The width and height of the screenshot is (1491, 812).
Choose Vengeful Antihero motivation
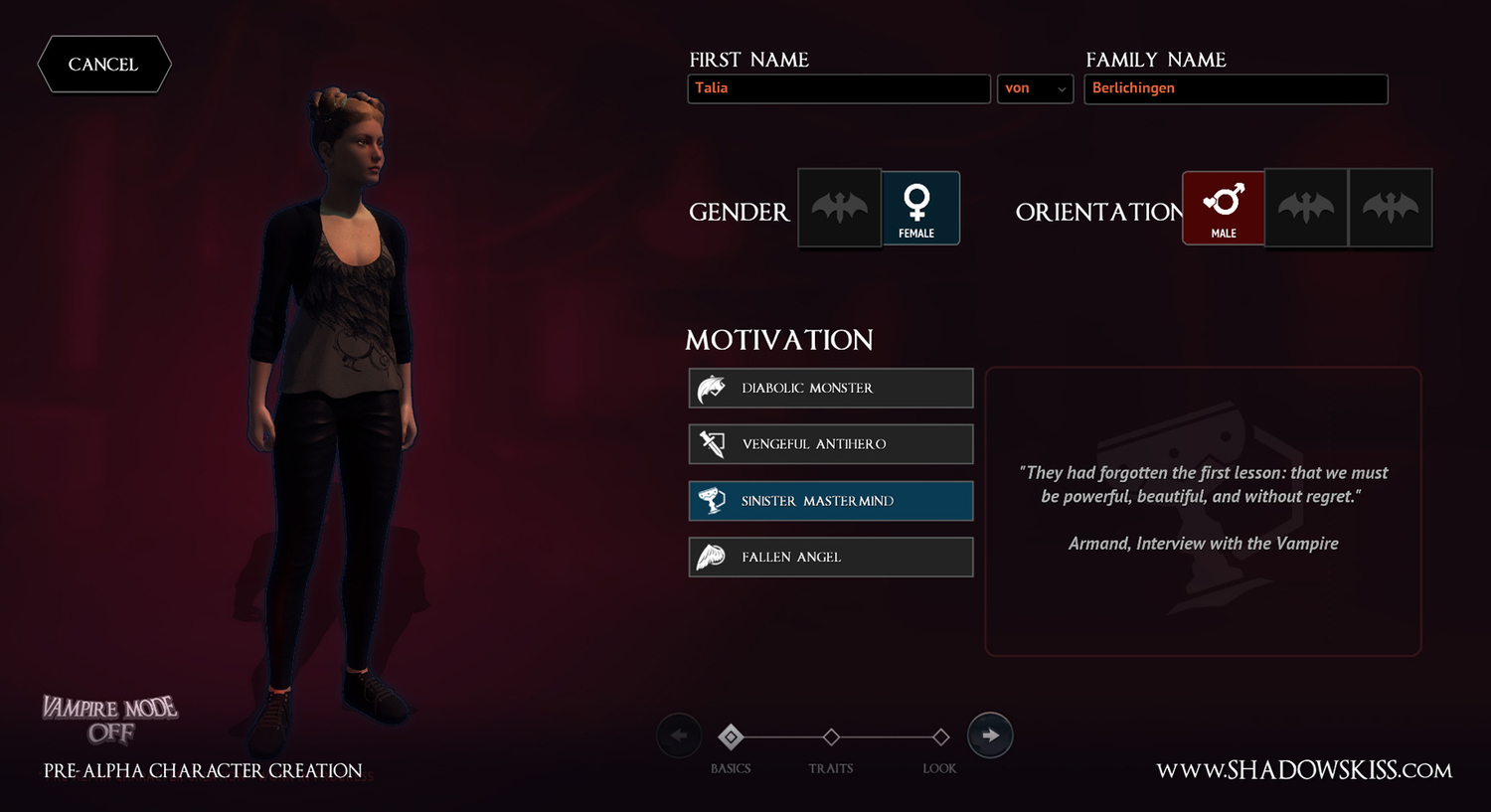pyautogui.click(x=830, y=444)
